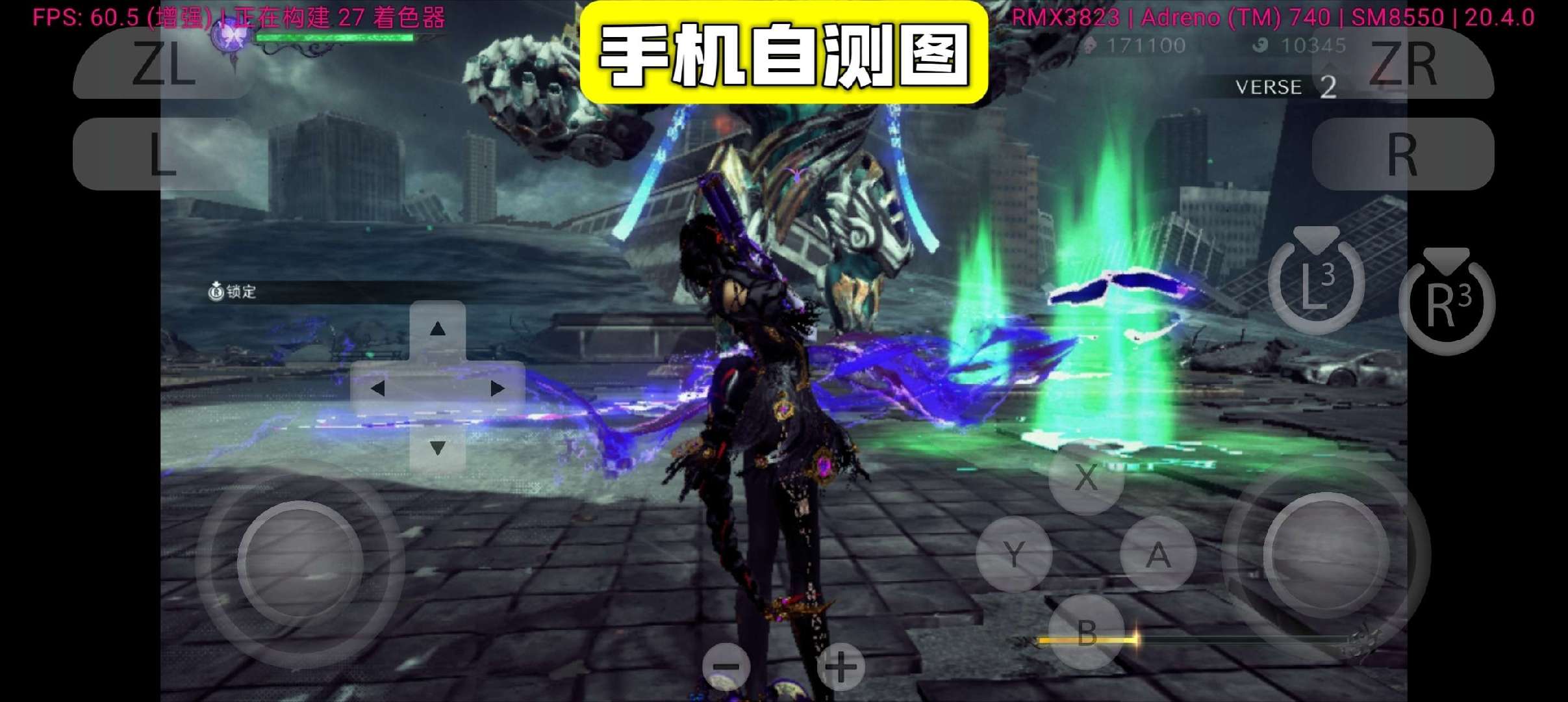
Task: Tap the A face button
Action: click(x=1159, y=554)
